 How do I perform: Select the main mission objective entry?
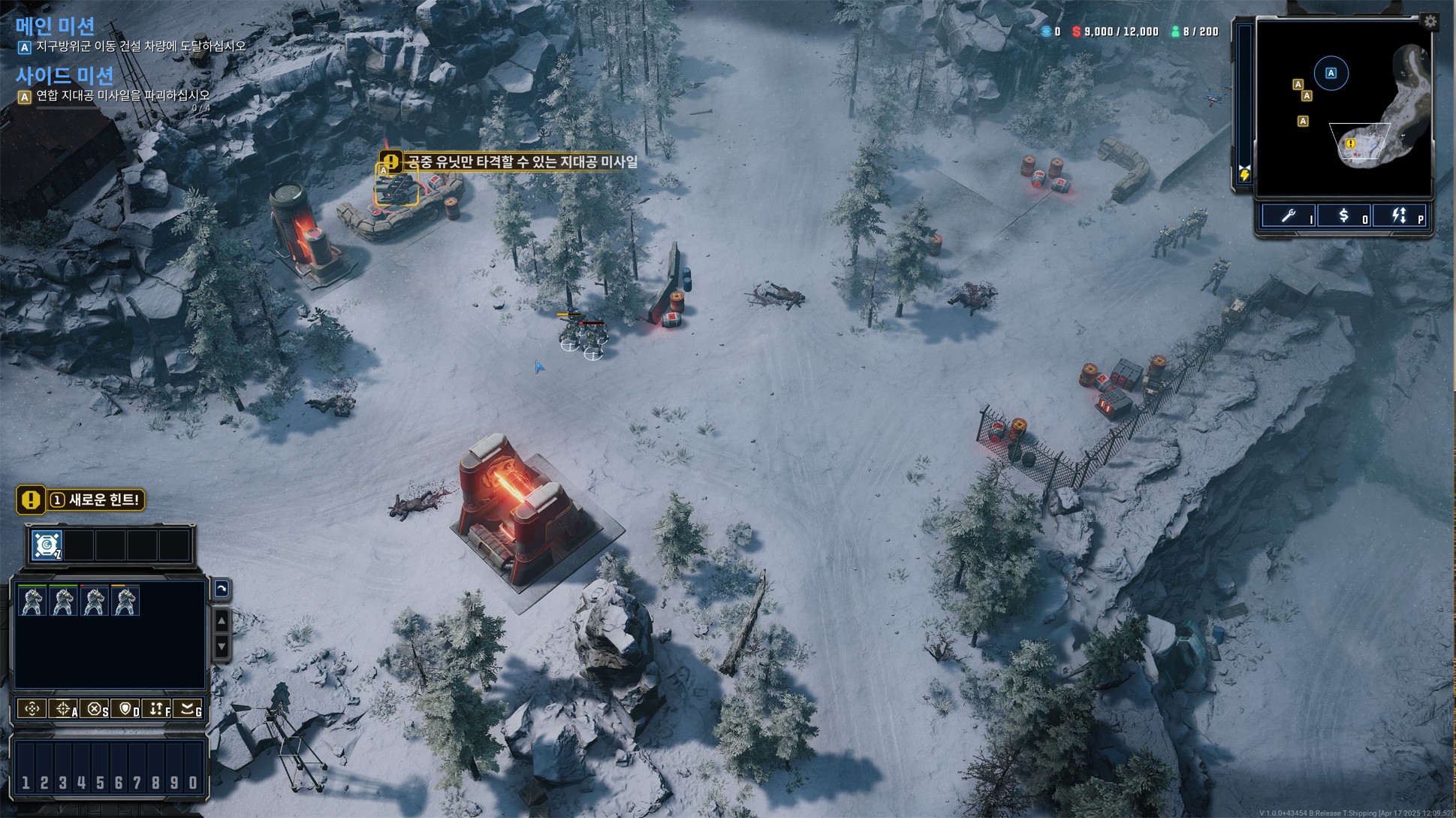coord(141,47)
